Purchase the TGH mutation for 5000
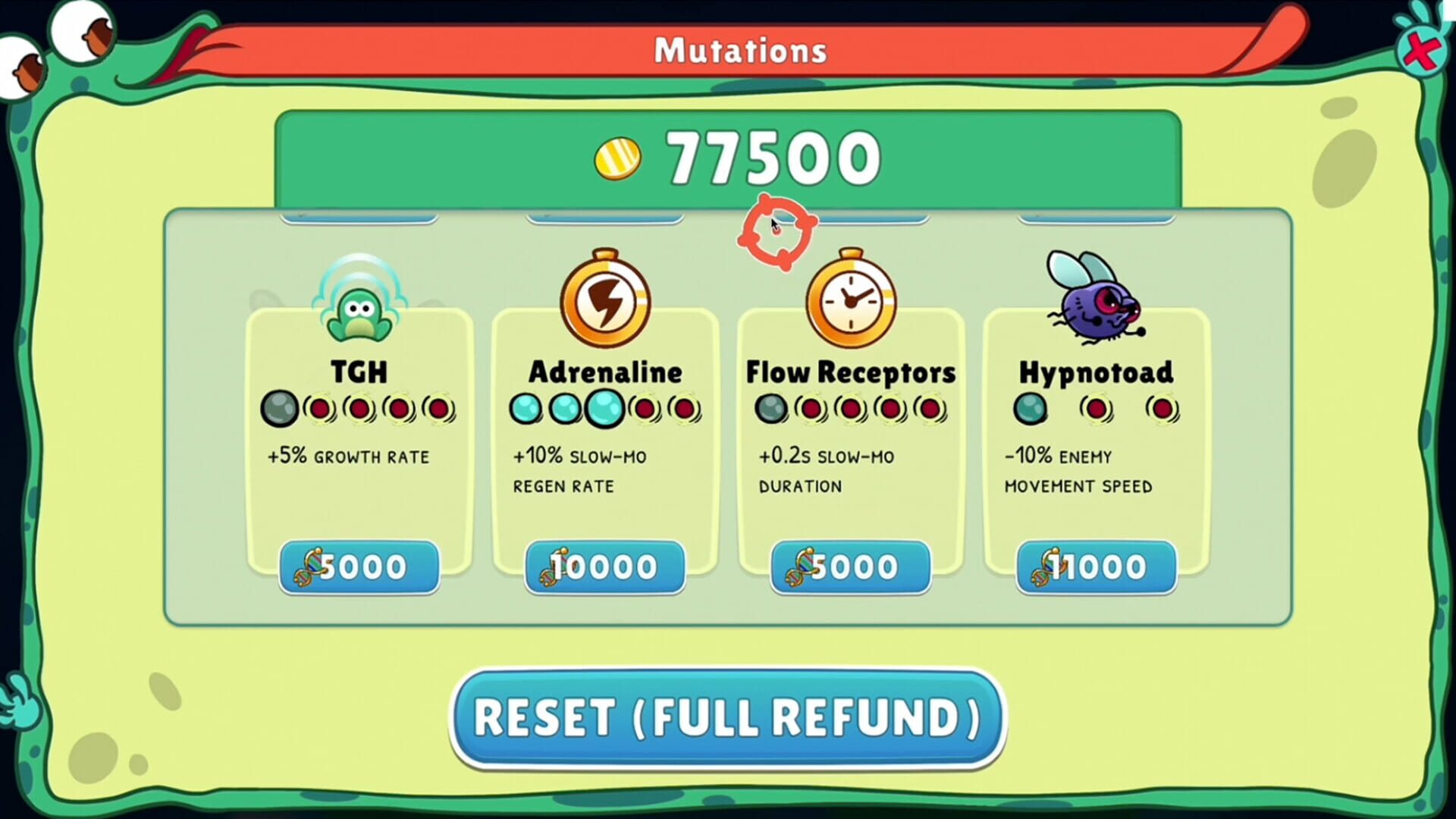 point(360,567)
